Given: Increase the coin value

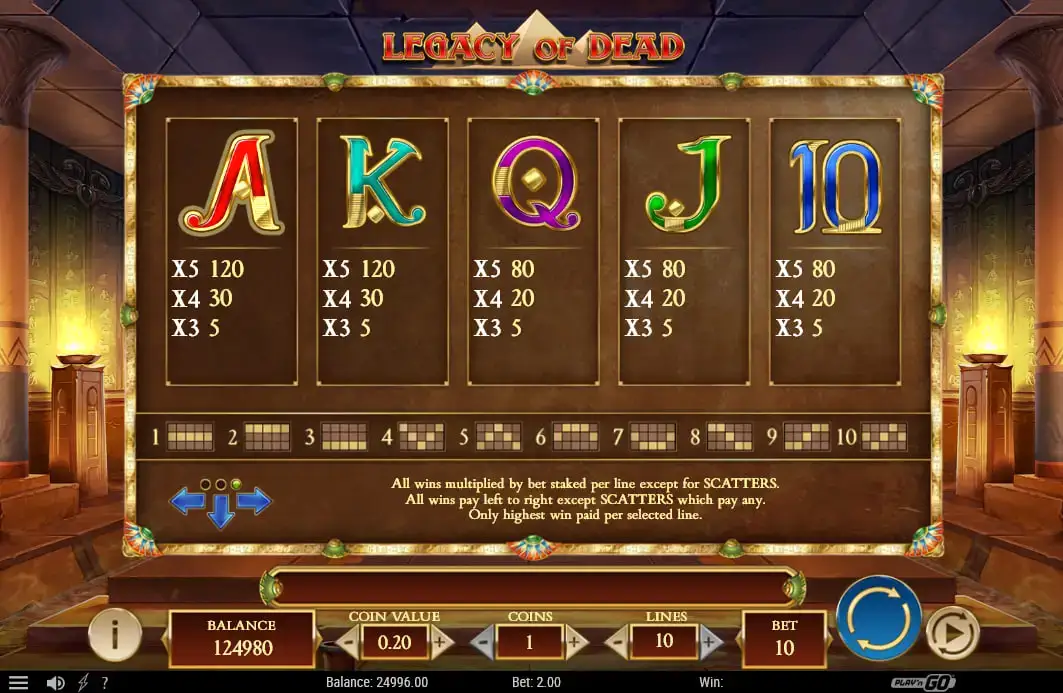Looking at the screenshot, I should (440, 642).
